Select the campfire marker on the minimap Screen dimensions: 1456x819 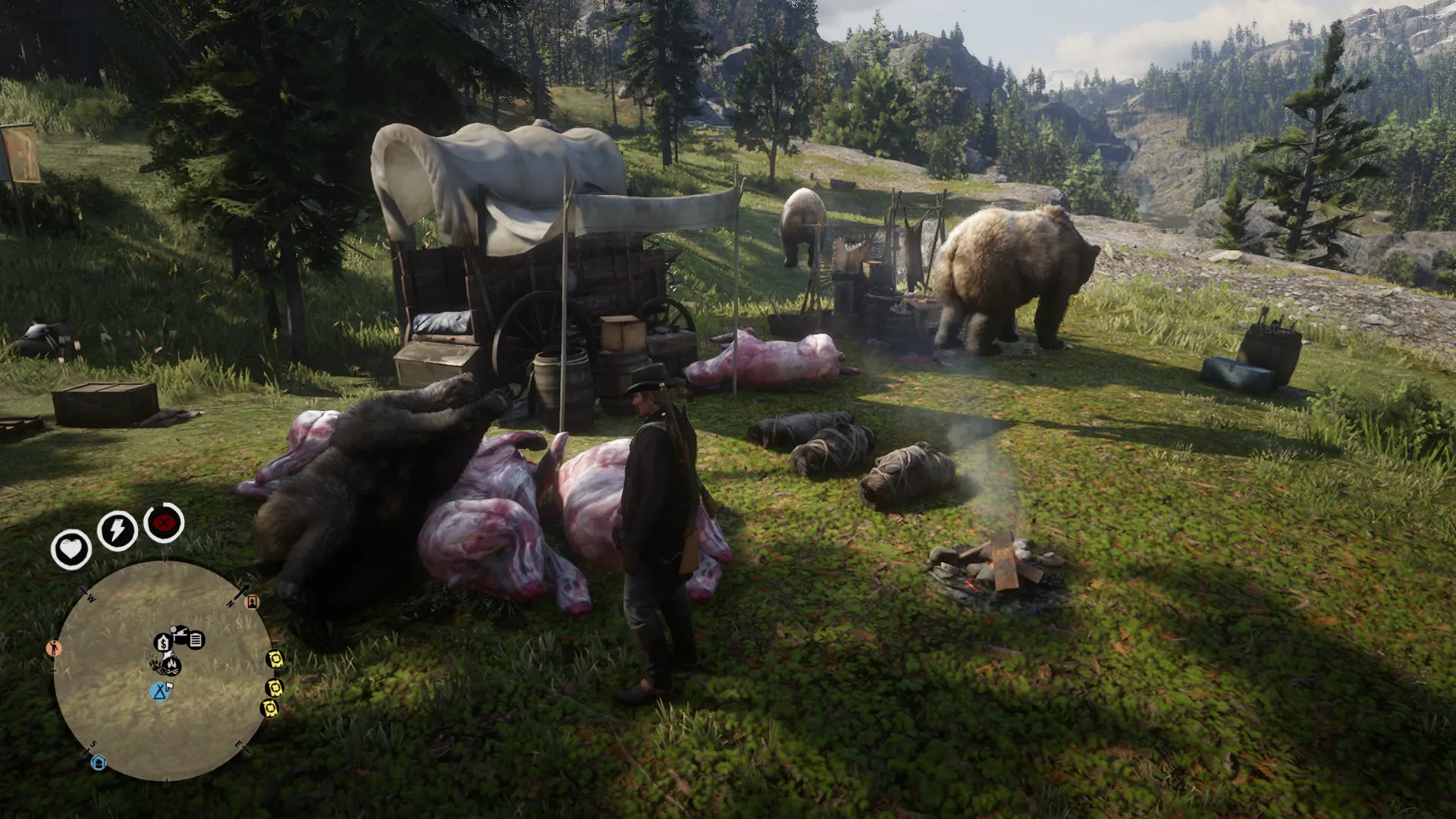pyautogui.click(x=172, y=665)
